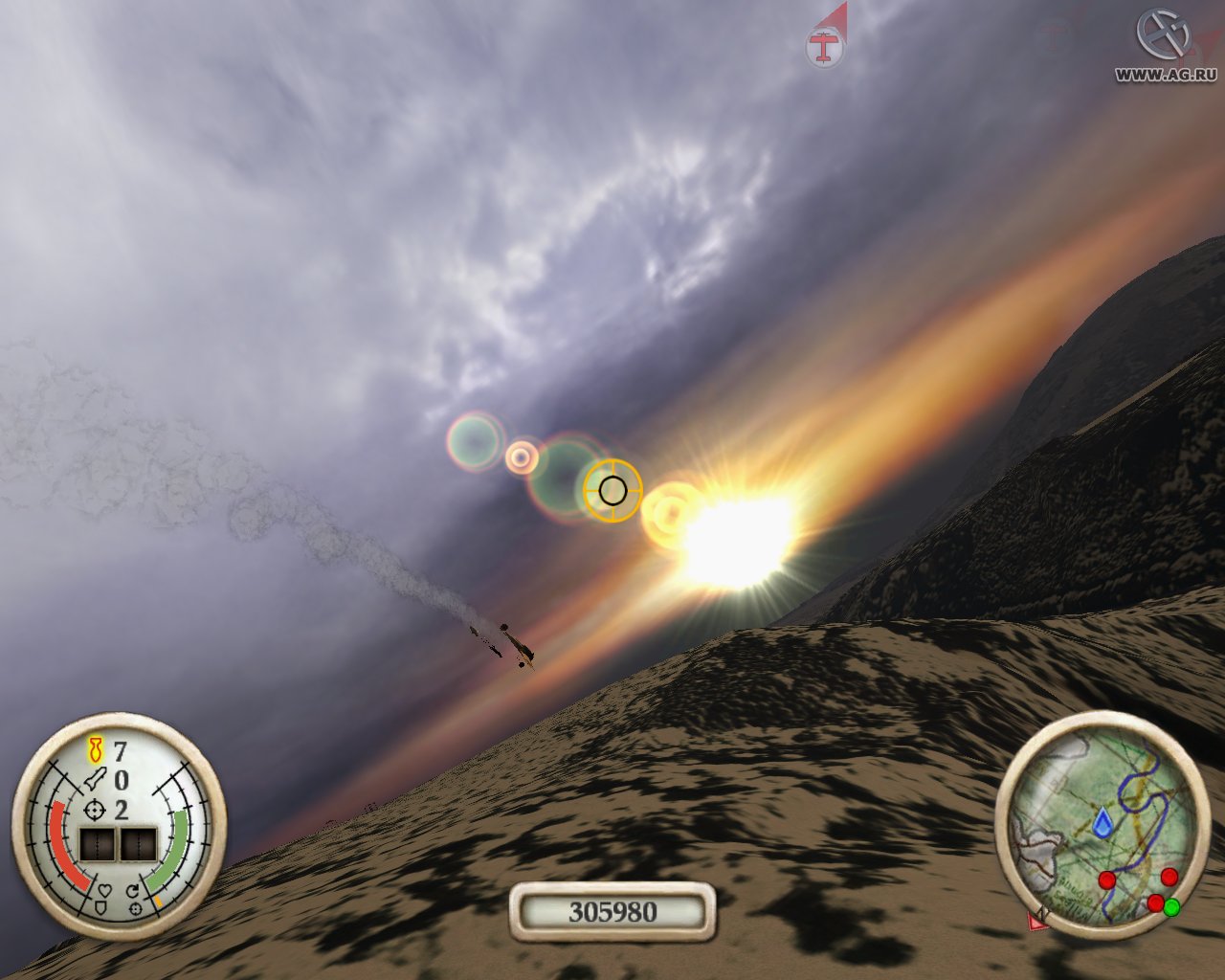This screenshot has width=1225, height=980.
Task: Select the yellow target reticle in the sky
Action: coord(612,491)
